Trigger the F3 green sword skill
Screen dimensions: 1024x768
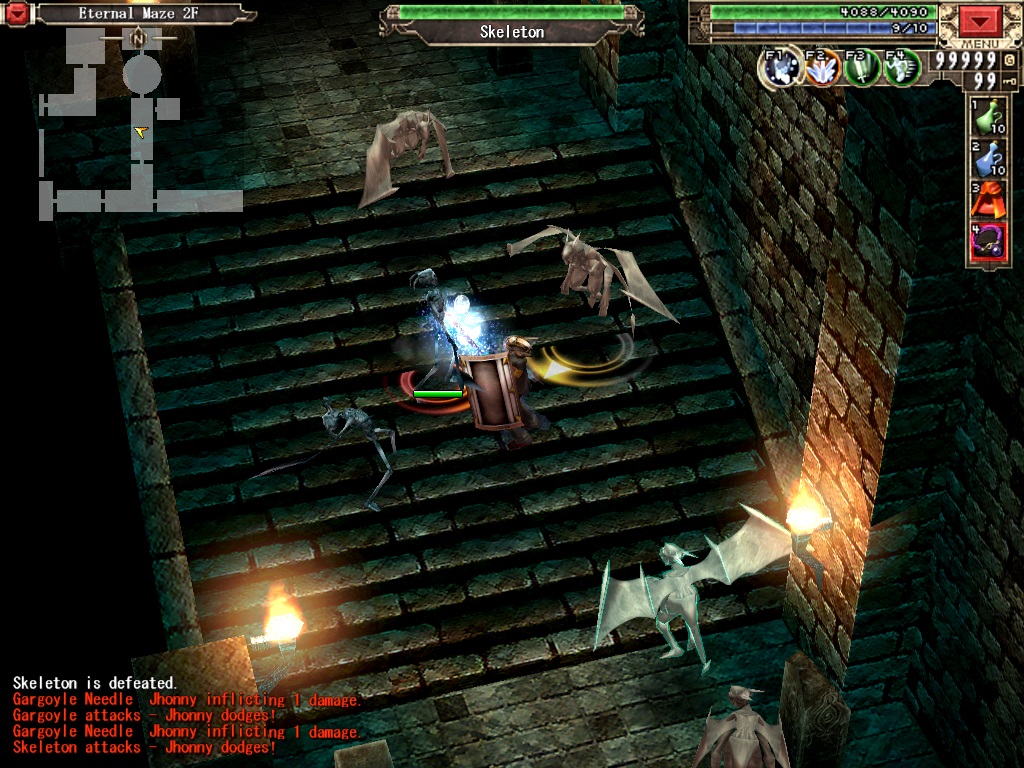click(862, 68)
